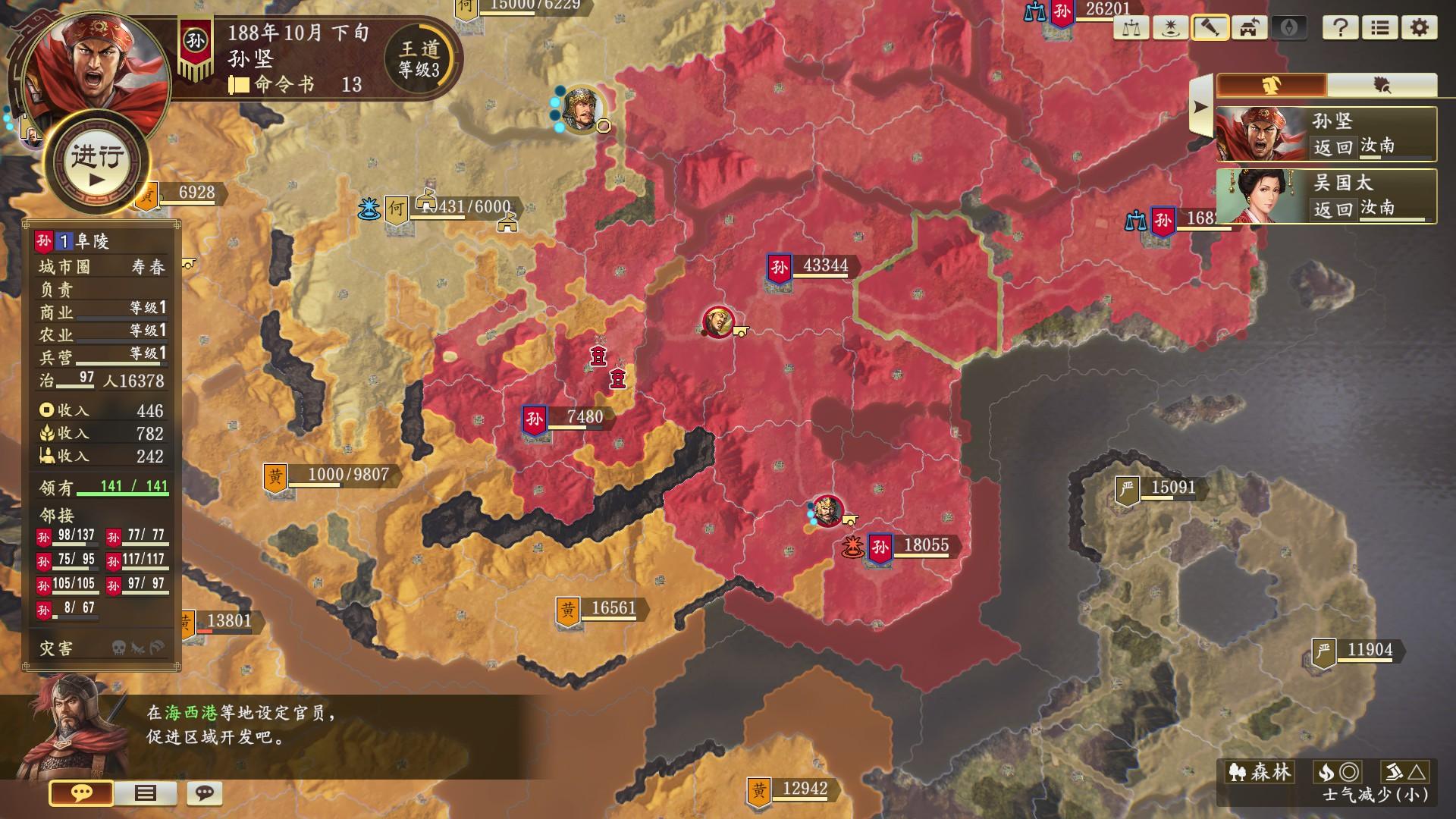Open the diplomacy scales icon in top toolbar

(x=1130, y=28)
